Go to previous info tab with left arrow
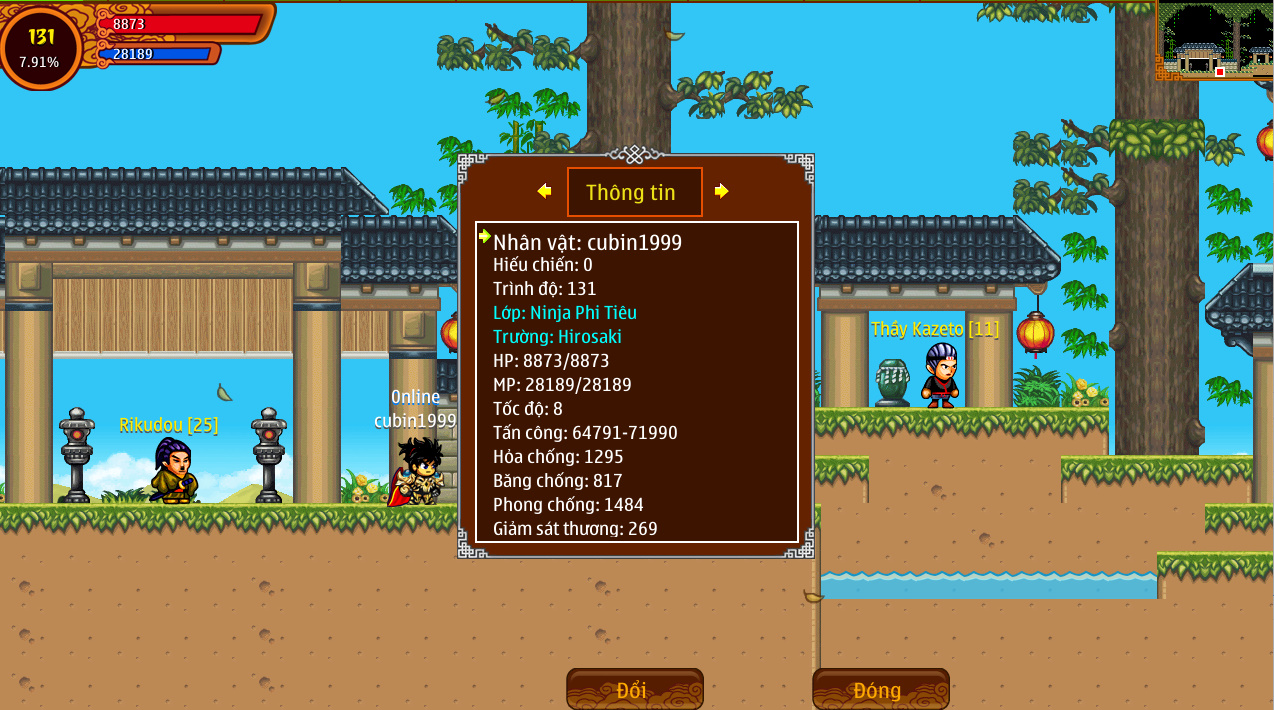The height and width of the screenshot is (710, 1274). (544, 191)
